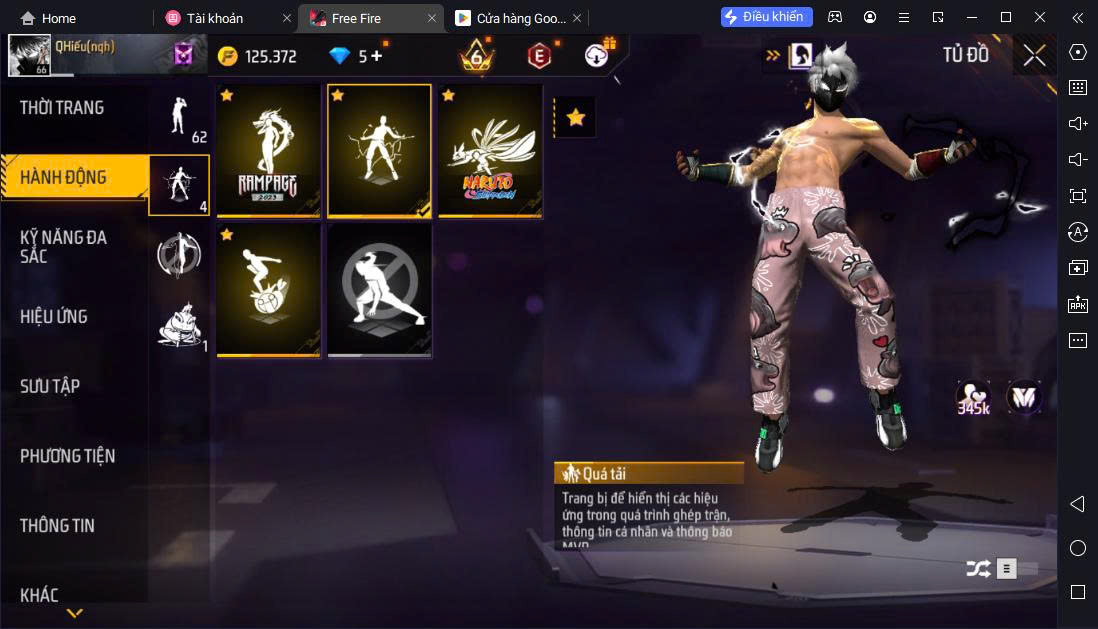Click the Điều khiển emulator button
Screen dimensions: 1098x629
point(767,17)
